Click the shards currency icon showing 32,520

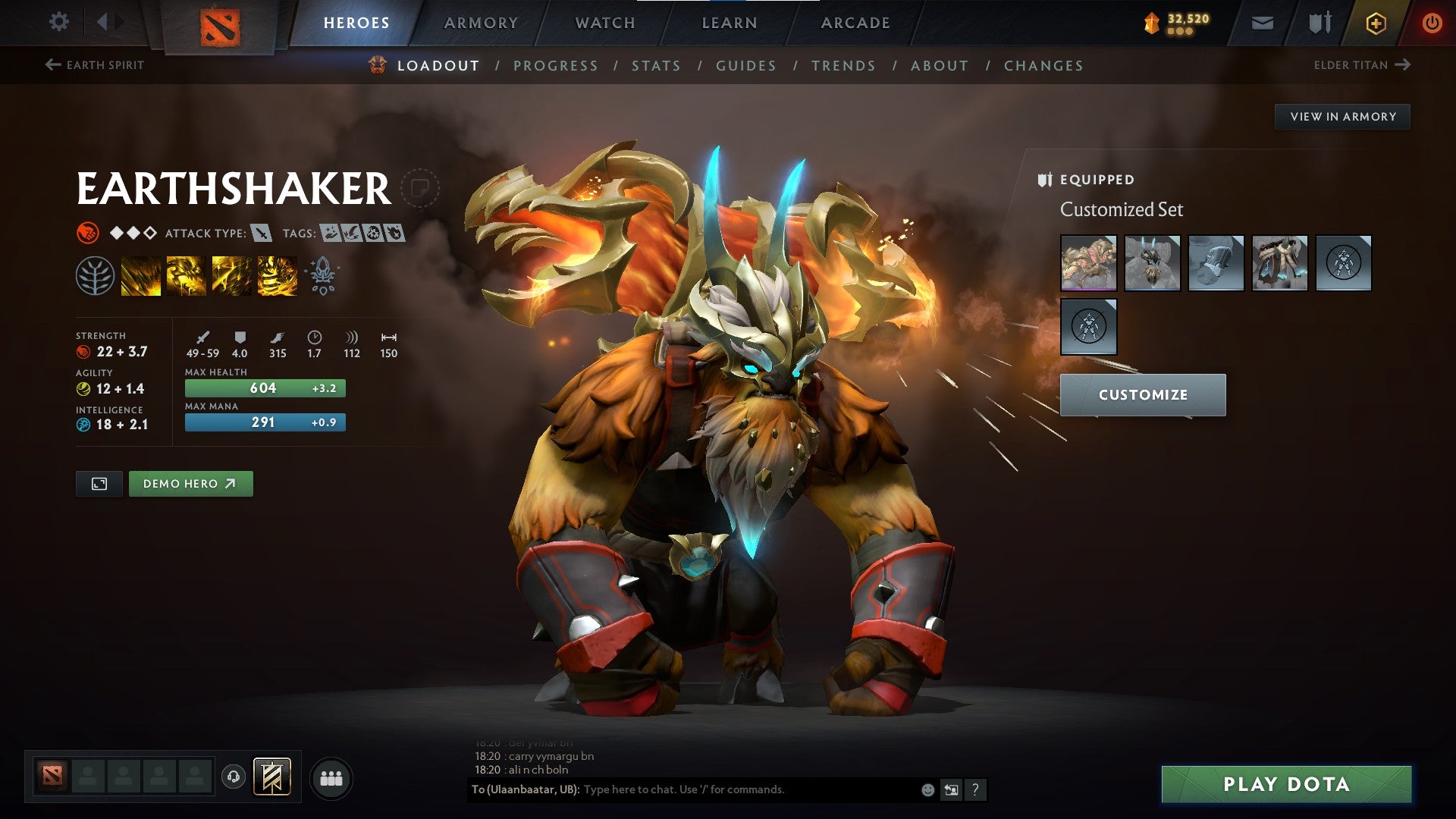click(x=1152, y=22)
